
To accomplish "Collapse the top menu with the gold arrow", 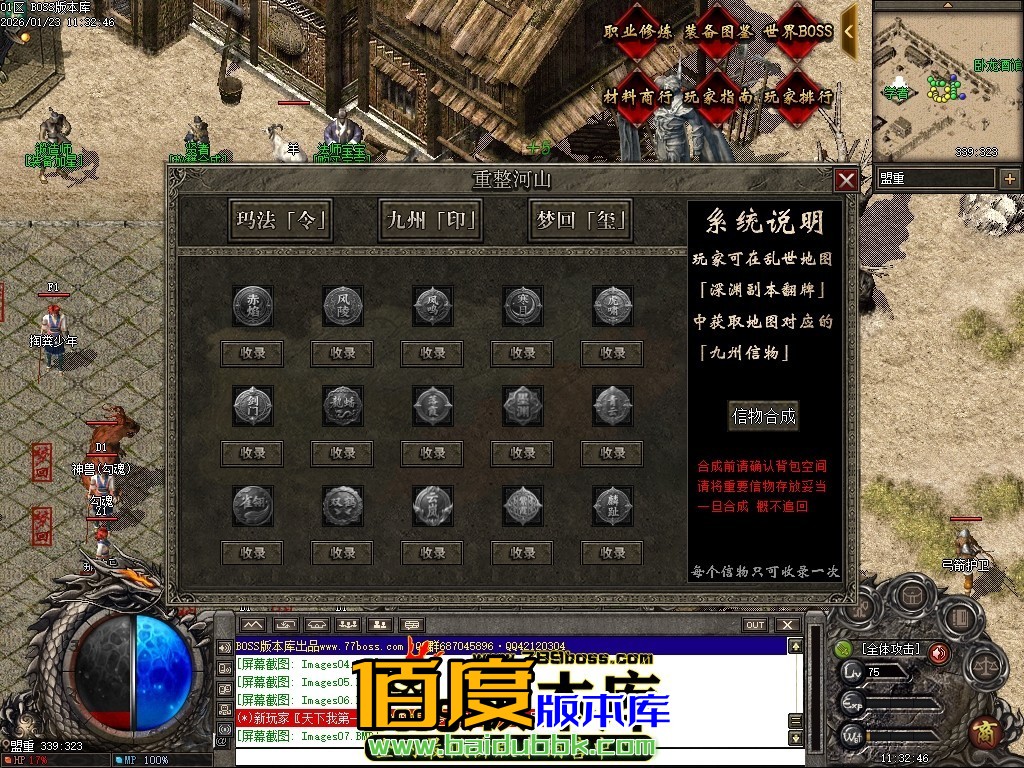I will pyautogui.click(x=849, y=31).
